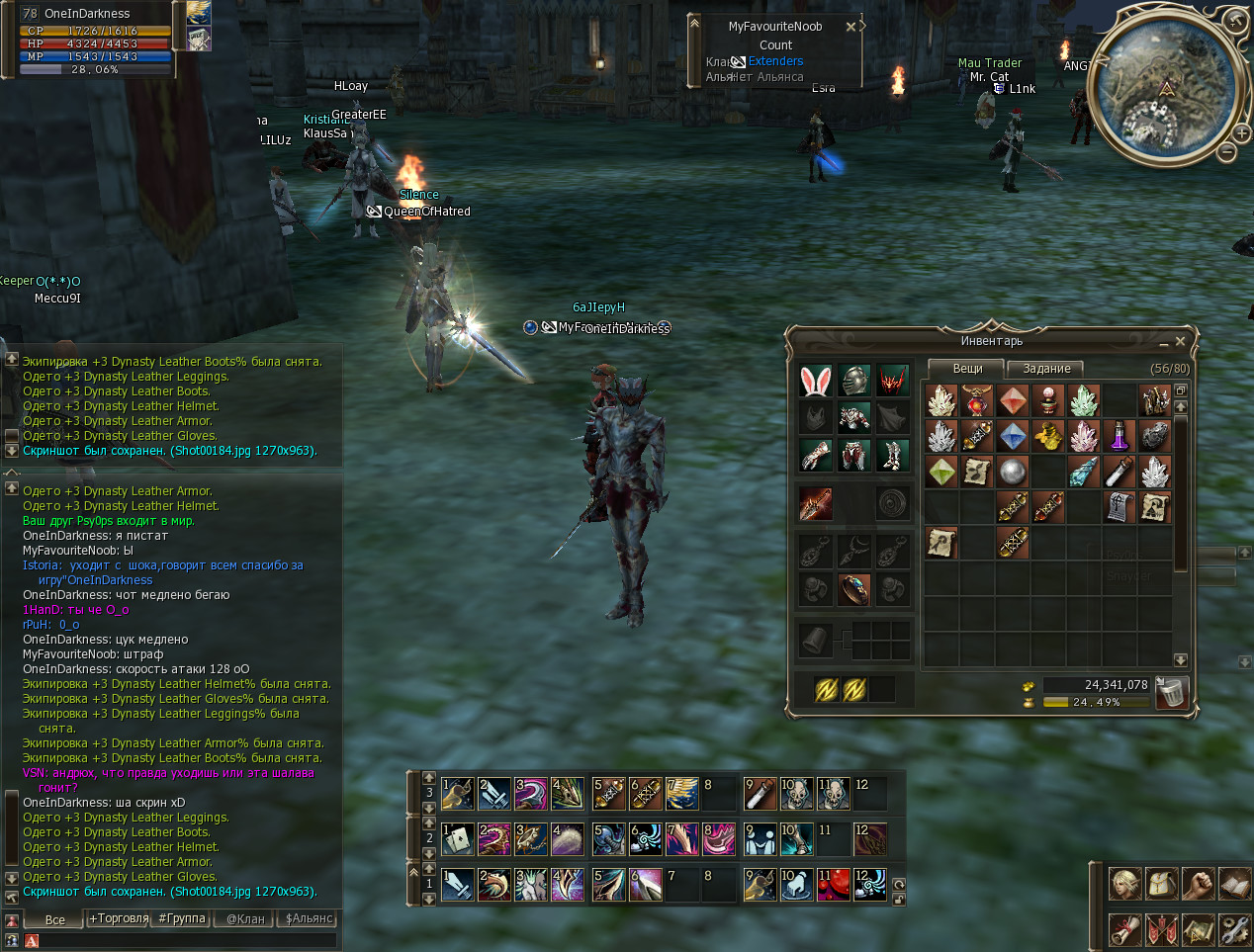This screenshot has height=952, width=1254.
Task: Activate the red orbs hotbar skill
Action: coord(833,884)
